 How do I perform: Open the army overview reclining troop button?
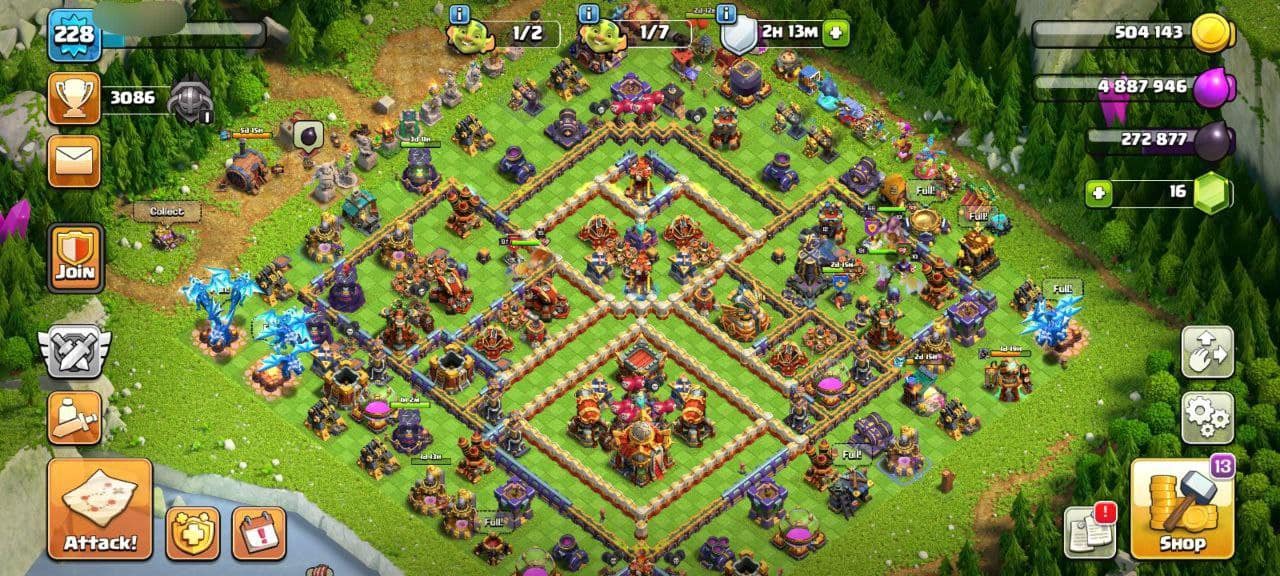coord(75,418)
